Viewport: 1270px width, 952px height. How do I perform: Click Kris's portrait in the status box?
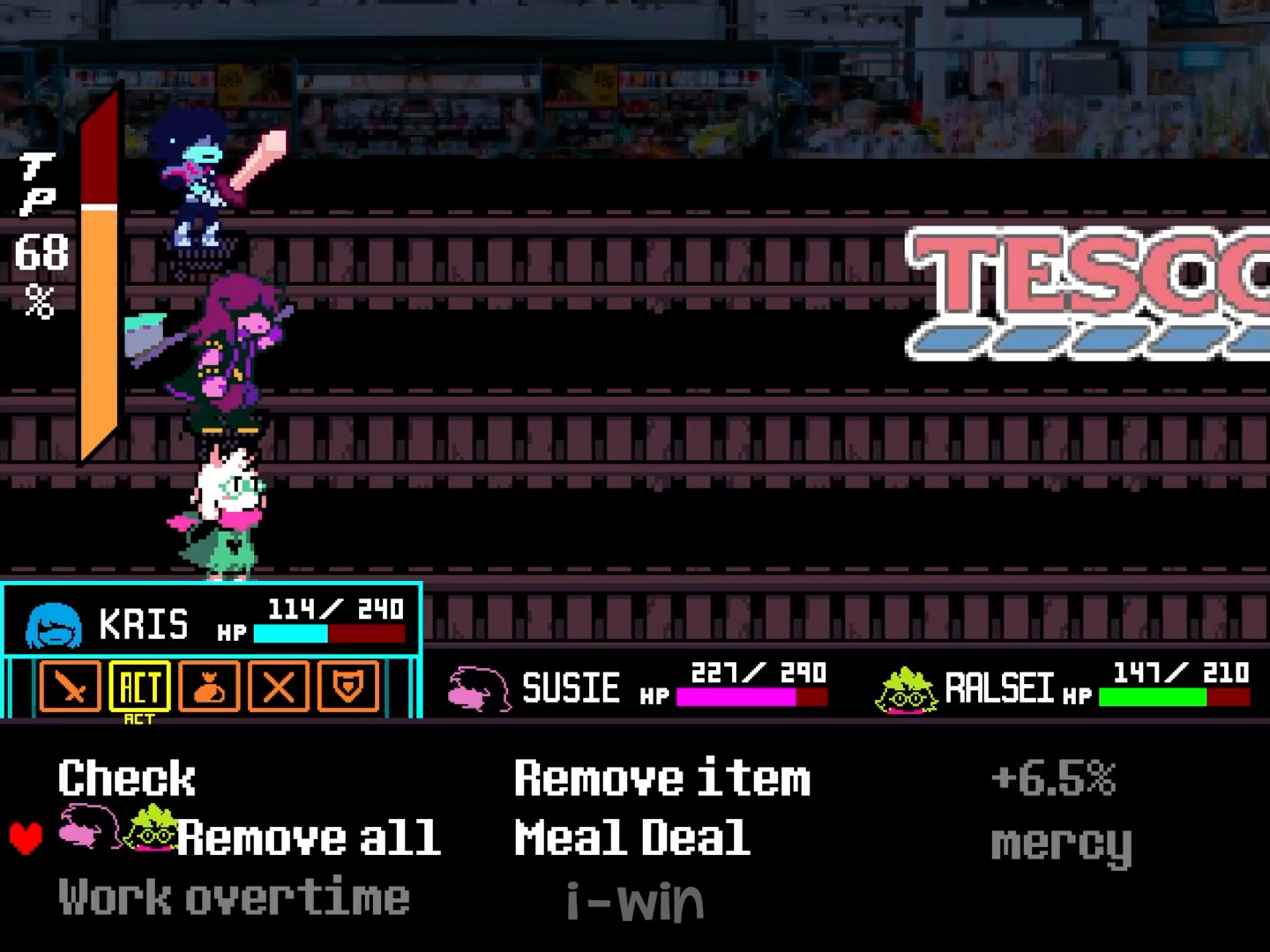coord(53,622)
